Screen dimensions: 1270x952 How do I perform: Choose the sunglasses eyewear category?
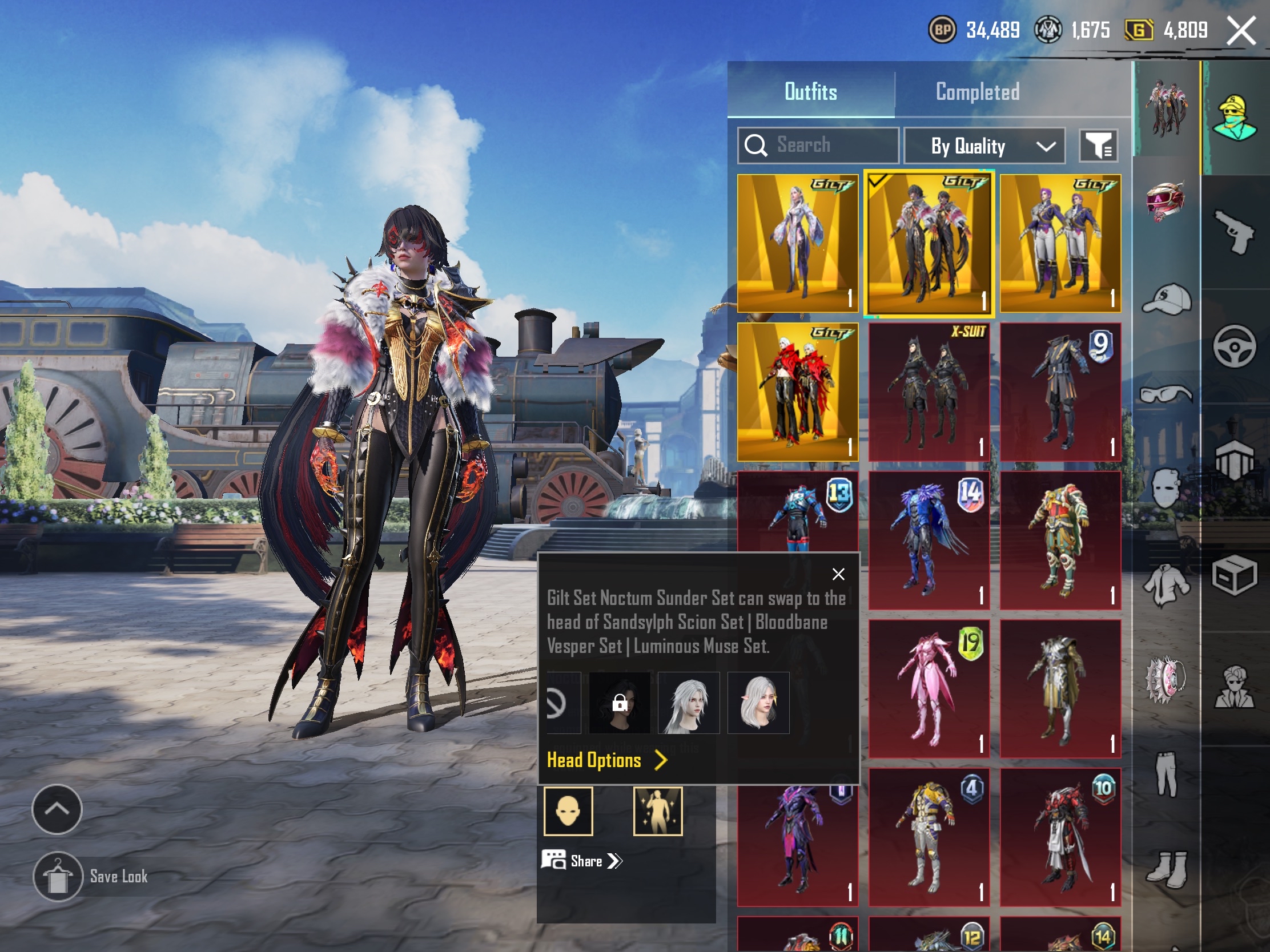[1165, 394]
